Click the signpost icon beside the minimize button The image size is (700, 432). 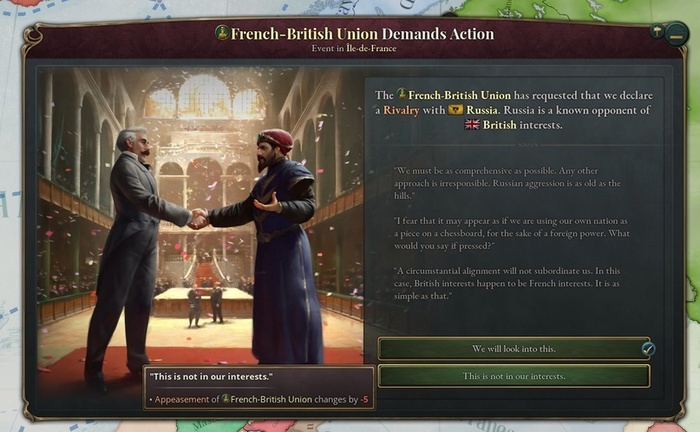tap(656, 31)
